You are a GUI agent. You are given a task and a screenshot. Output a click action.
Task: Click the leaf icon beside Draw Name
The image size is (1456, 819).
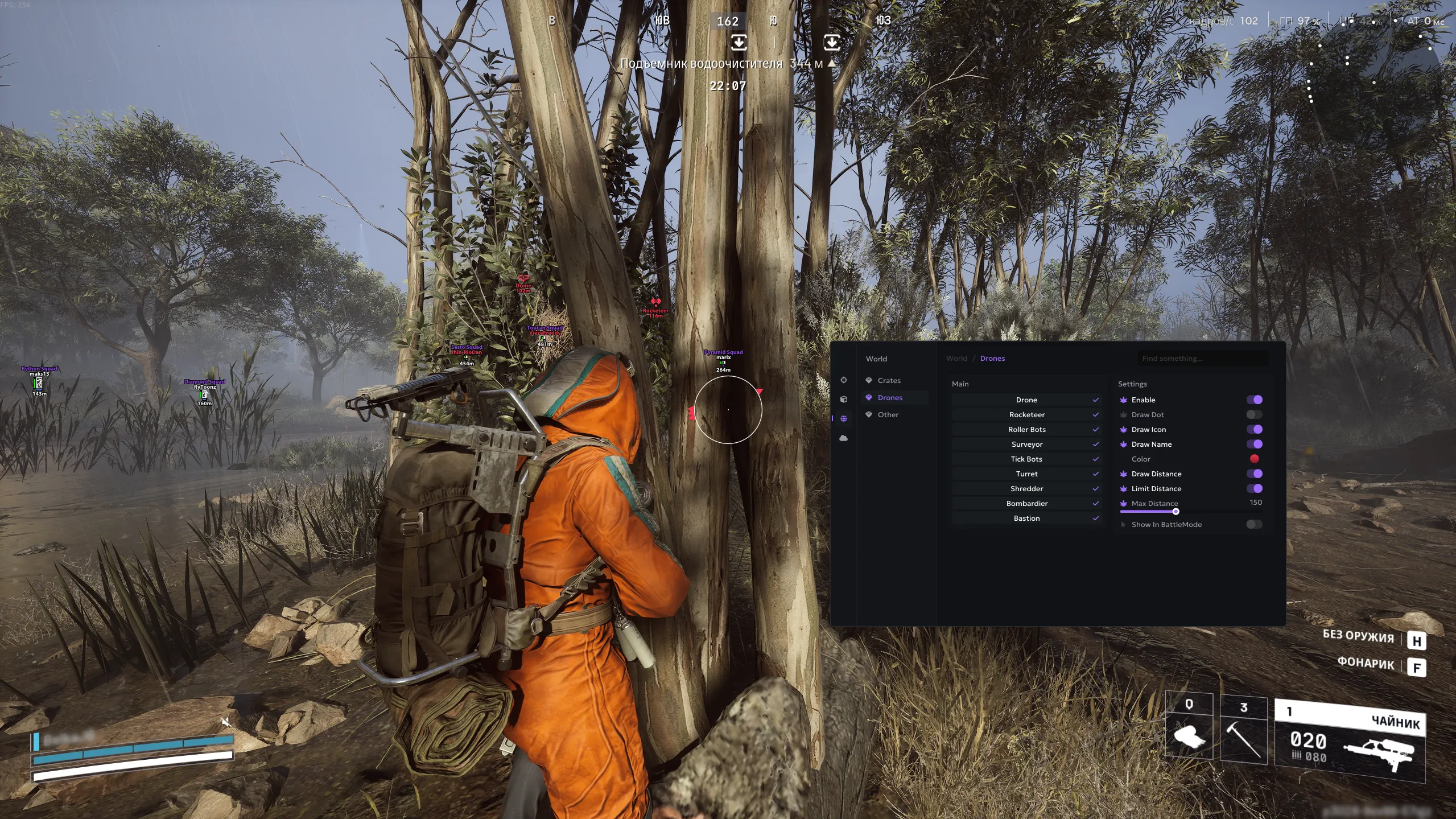[x=1123, y=444]
